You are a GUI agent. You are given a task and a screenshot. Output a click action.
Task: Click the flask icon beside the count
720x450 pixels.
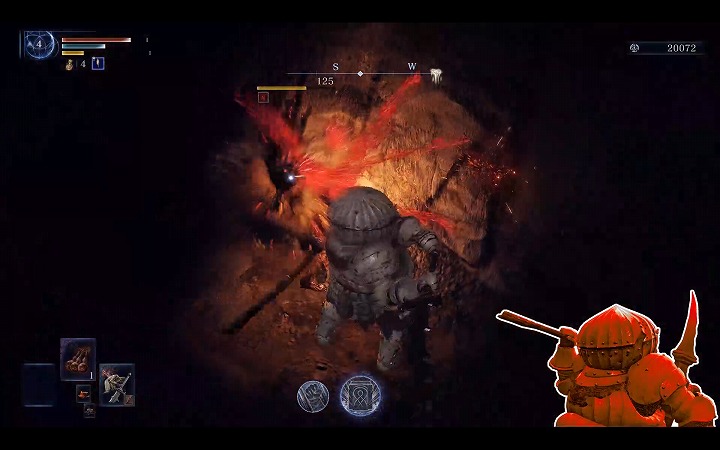click(x=70, y=64)
